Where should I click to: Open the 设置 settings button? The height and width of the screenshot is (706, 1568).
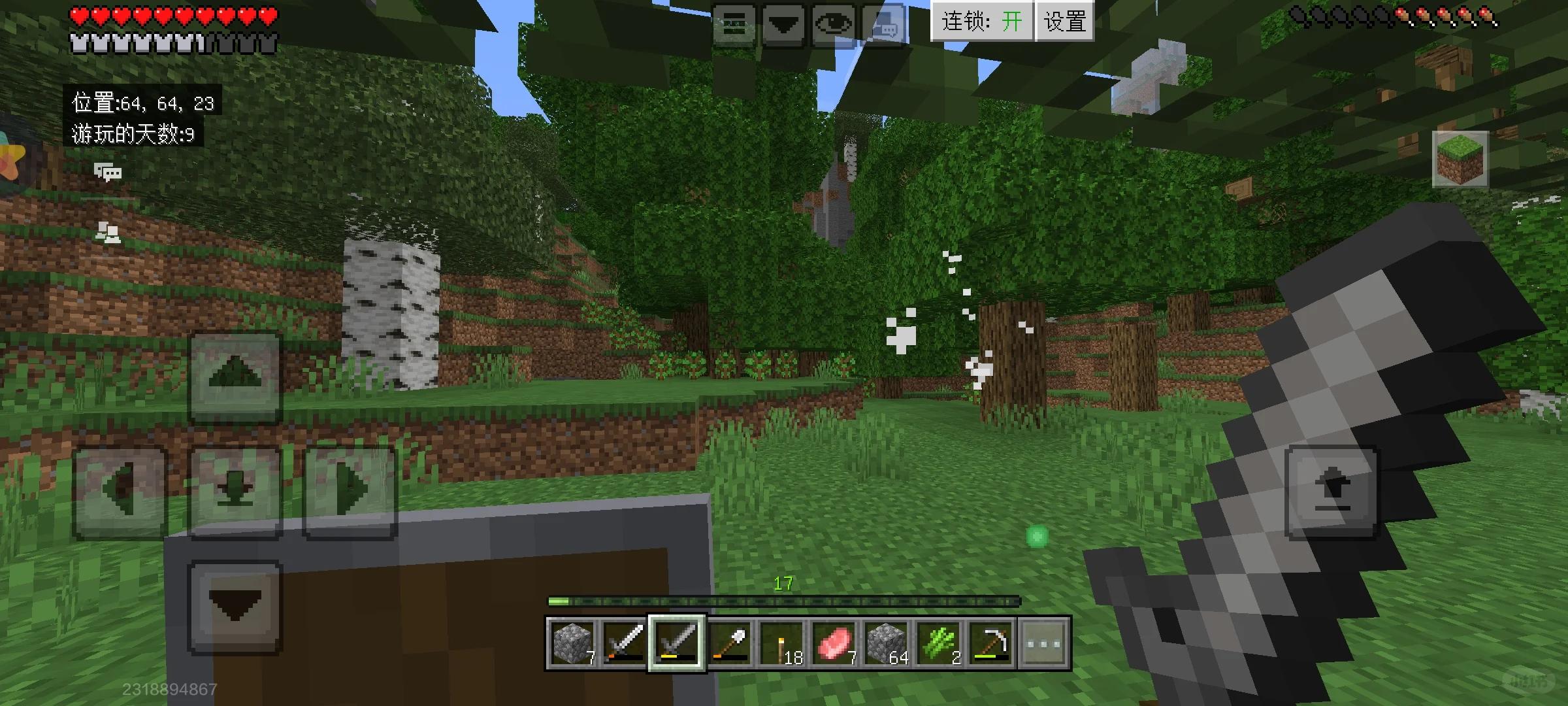1064,22
